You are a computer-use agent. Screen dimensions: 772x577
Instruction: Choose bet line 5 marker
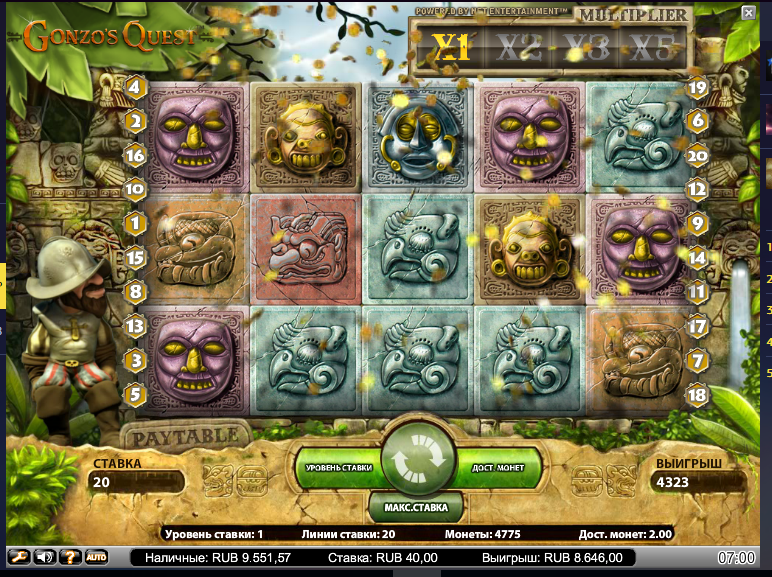136,394
